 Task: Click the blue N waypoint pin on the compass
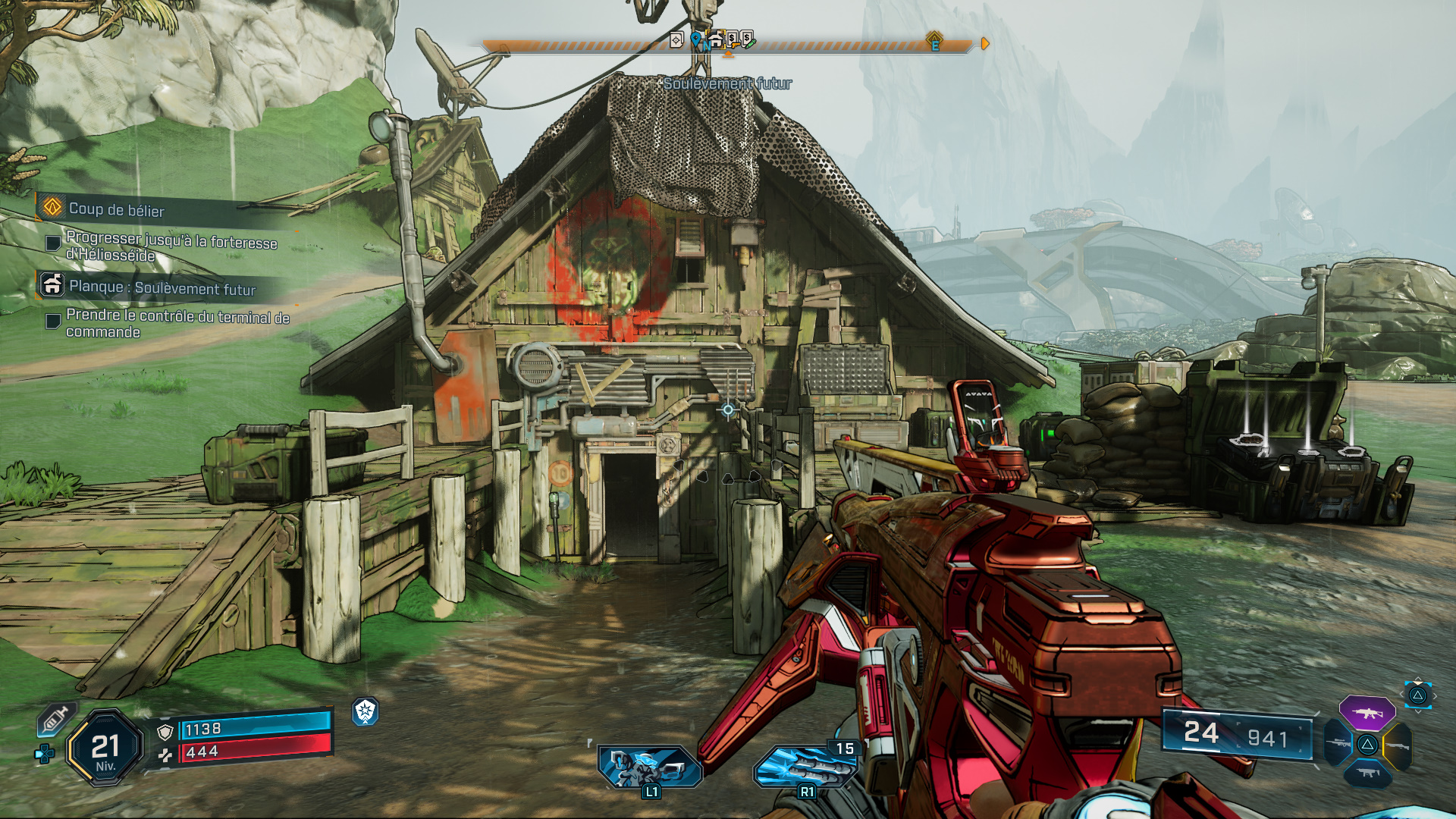coord(695,39)
